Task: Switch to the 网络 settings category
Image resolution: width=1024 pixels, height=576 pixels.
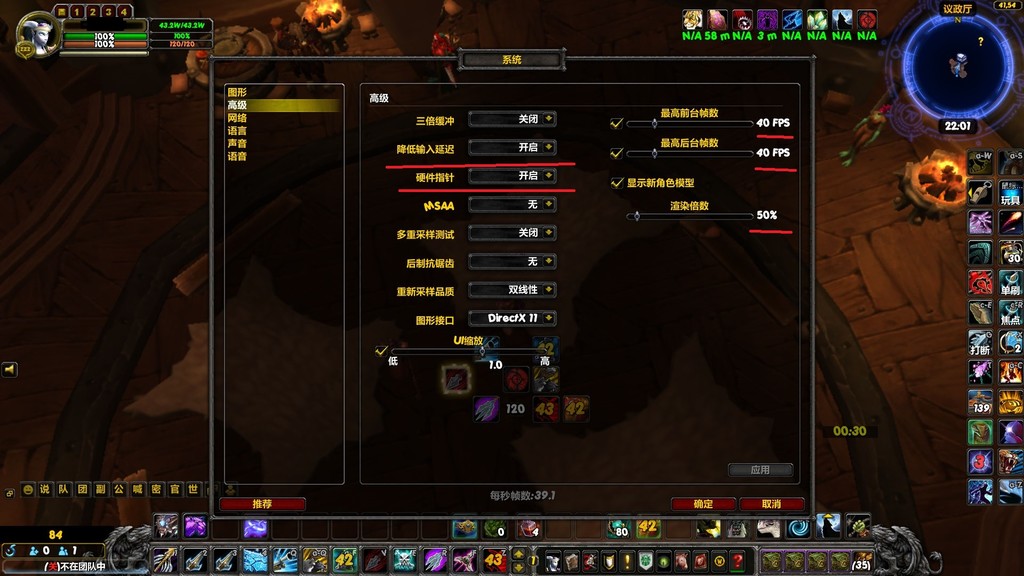Action: tap(237, 118)
